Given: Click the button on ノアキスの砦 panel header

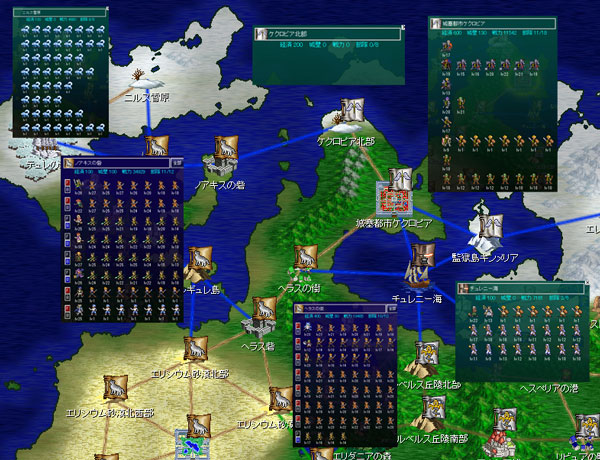Looking at the screenshot, I should coord(176,159).
